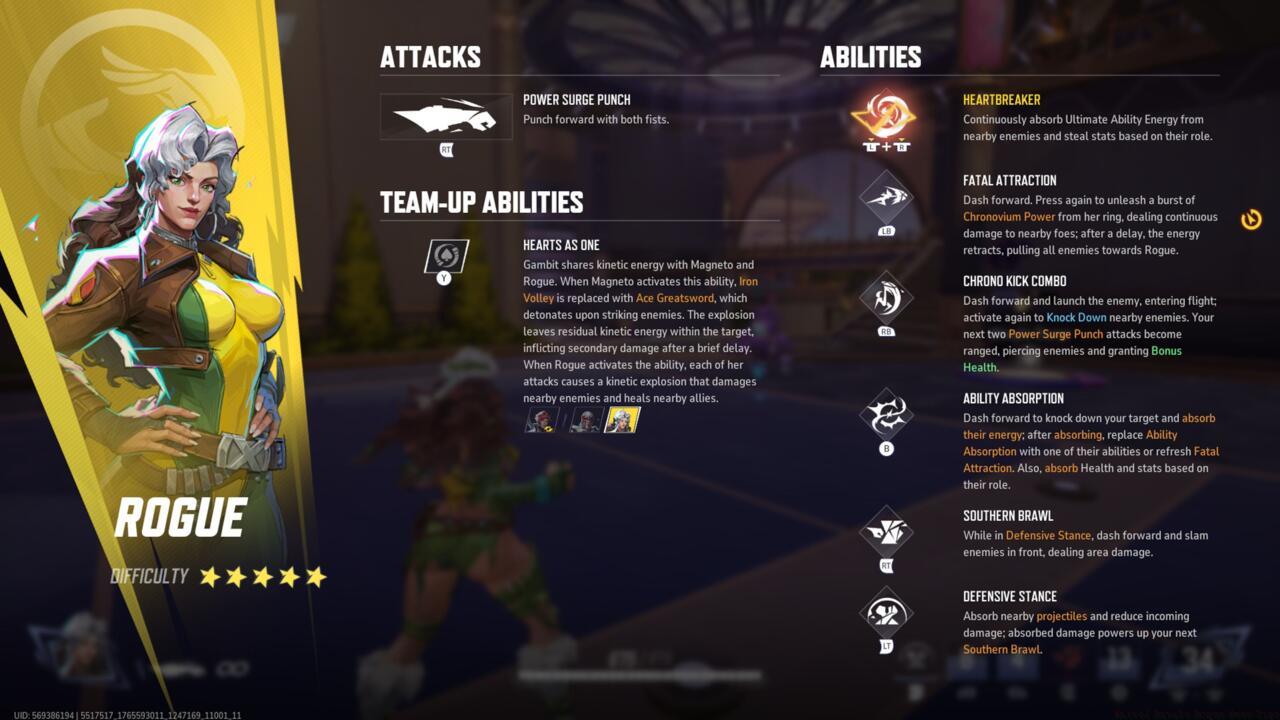This screenshot has height=720, width=1280.
Task: Click the Power Surge Punch attack icon
Action: tap(446, 117)
